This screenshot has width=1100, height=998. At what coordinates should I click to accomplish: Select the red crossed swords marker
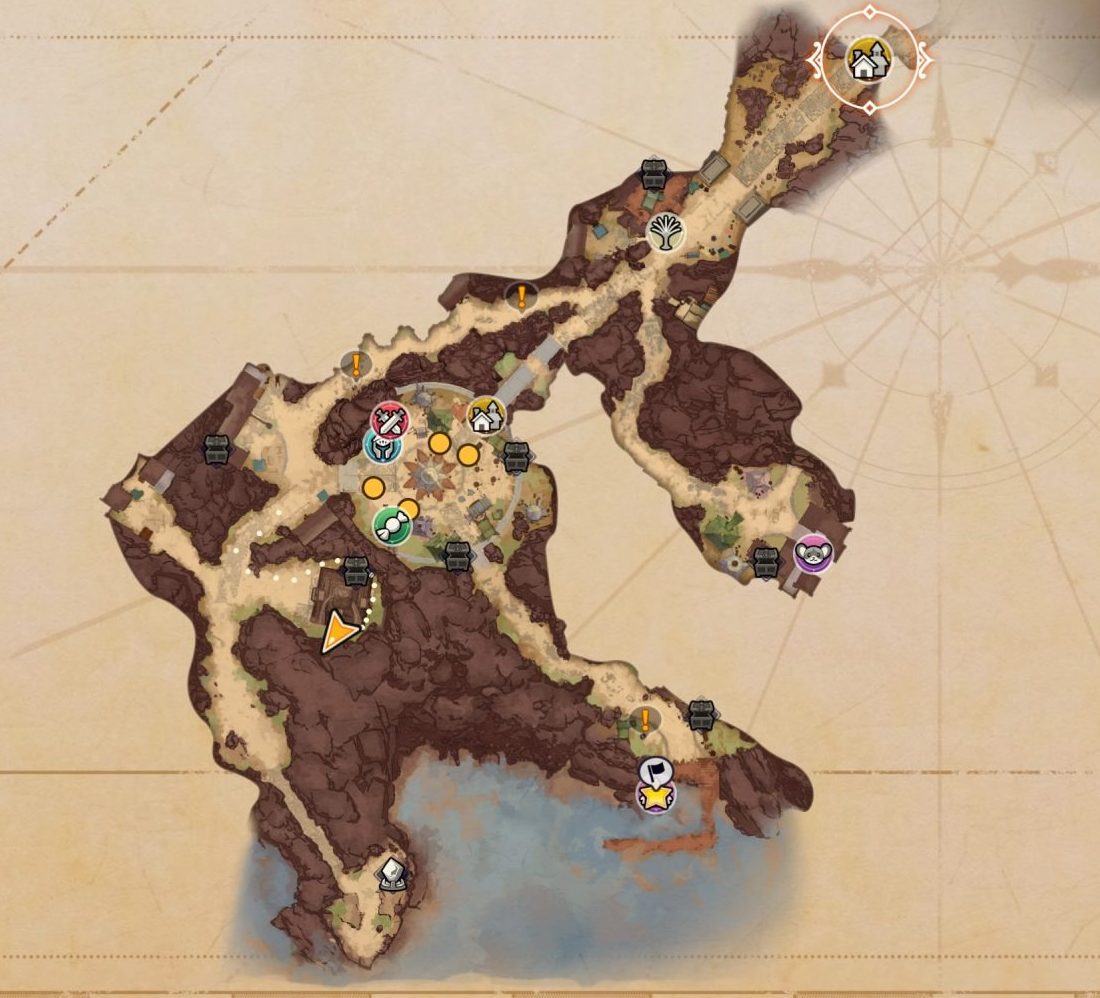[389, 419]
